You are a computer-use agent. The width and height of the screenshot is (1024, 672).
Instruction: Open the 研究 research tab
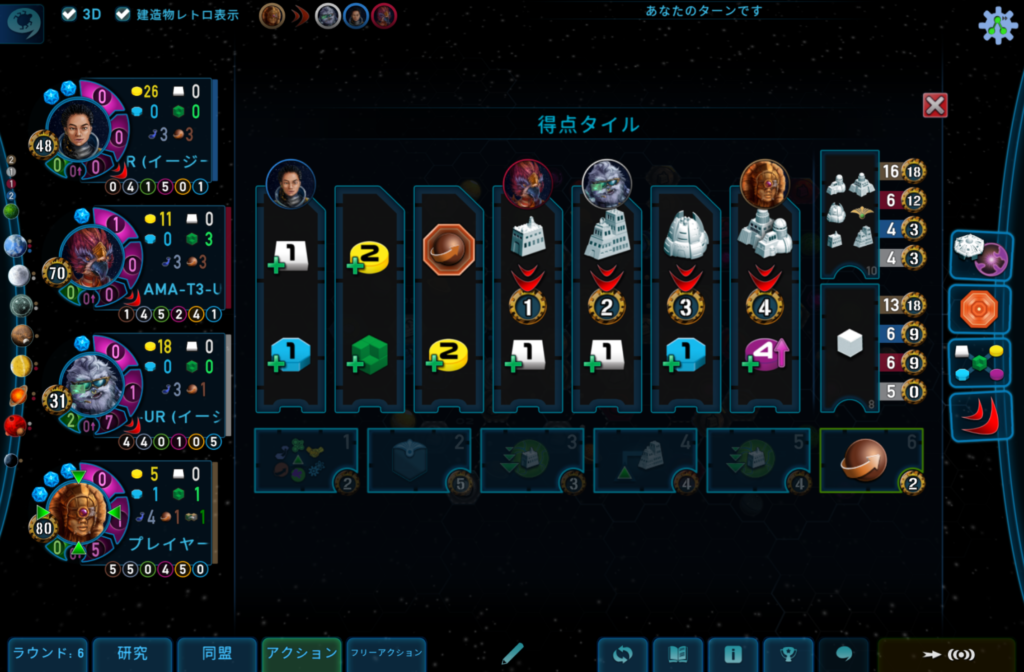(x=132, y=654)
